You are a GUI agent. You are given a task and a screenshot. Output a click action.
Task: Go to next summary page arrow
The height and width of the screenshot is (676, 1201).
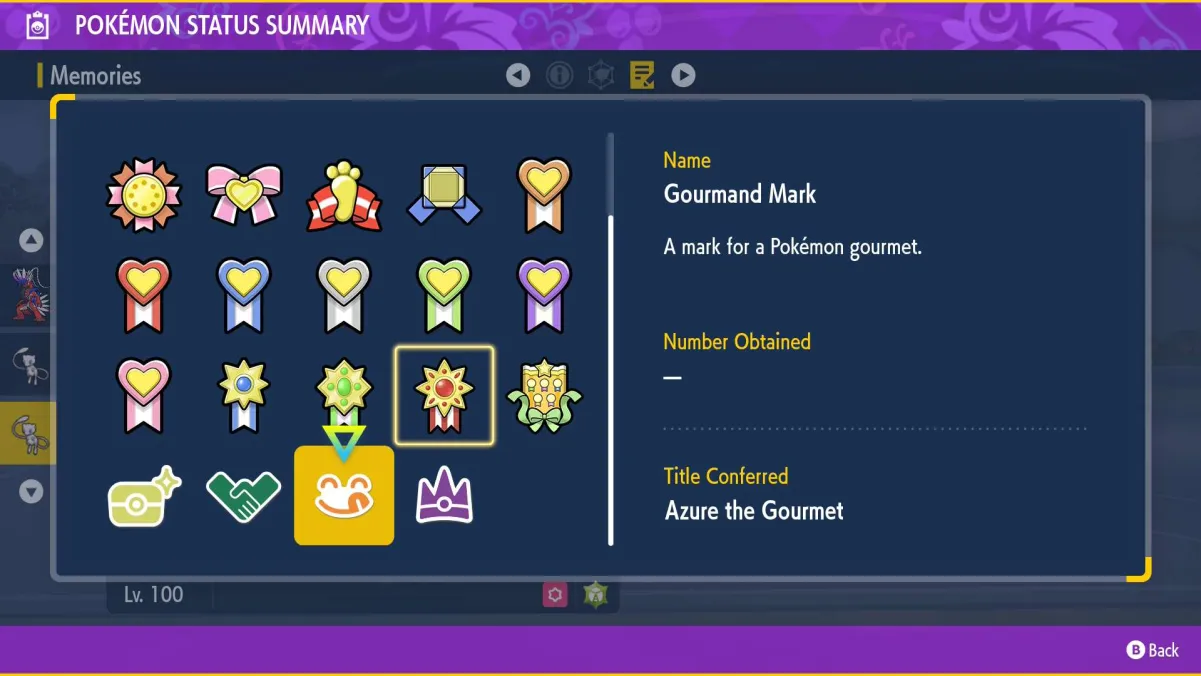click(x=683, y=75)
